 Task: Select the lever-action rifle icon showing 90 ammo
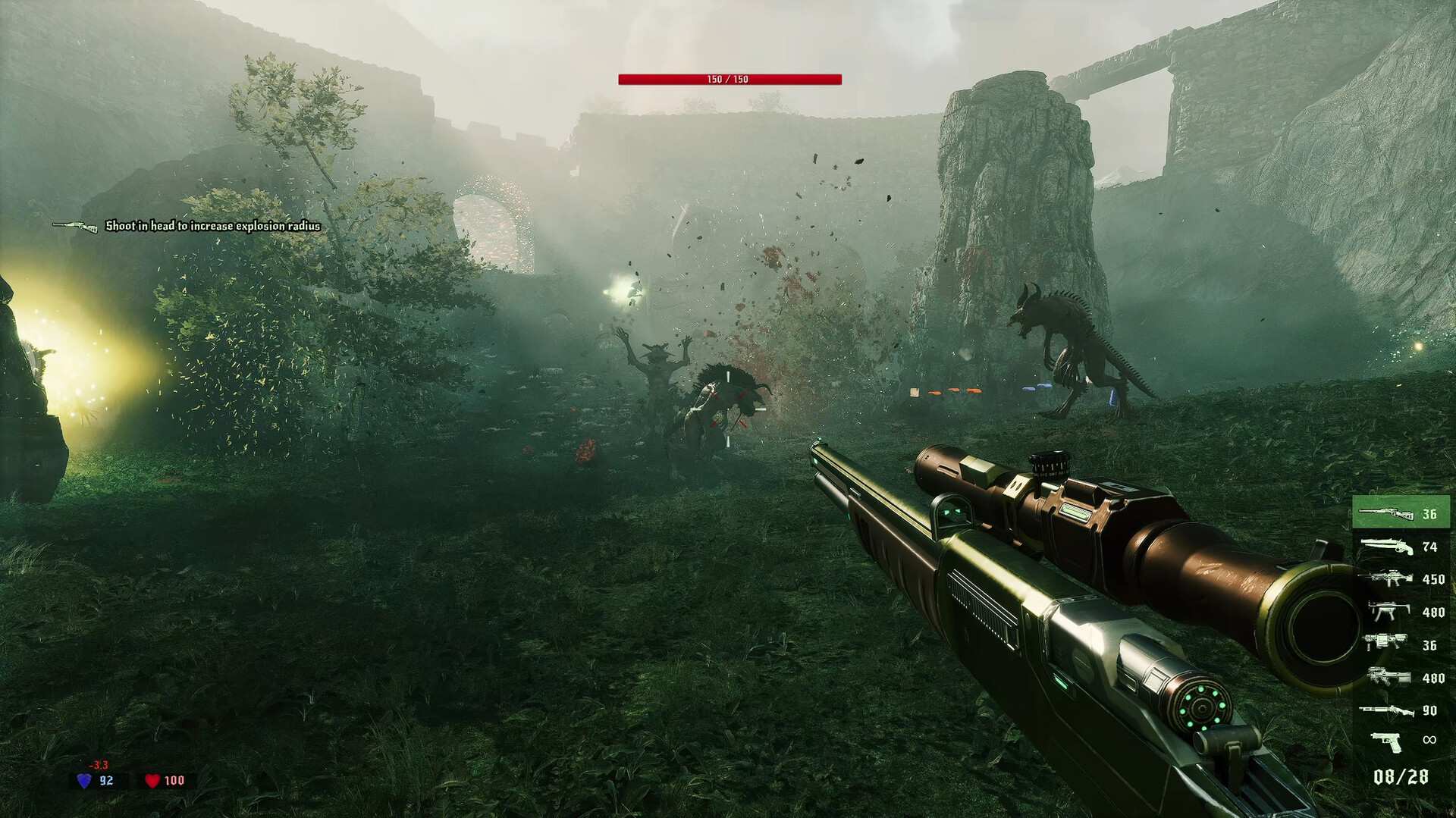(x=1388, y=710)
